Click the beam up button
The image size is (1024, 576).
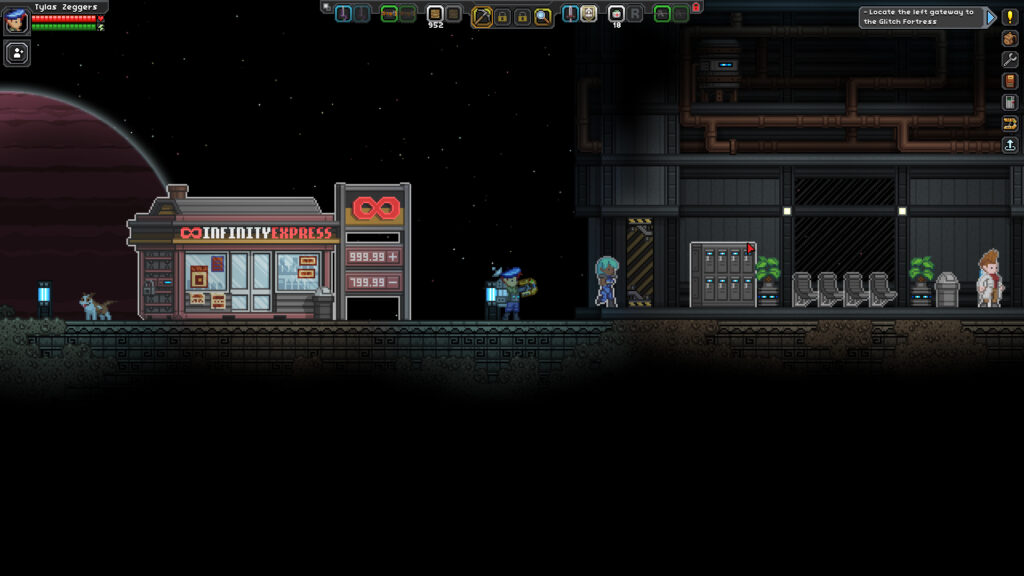(1010, 145)
